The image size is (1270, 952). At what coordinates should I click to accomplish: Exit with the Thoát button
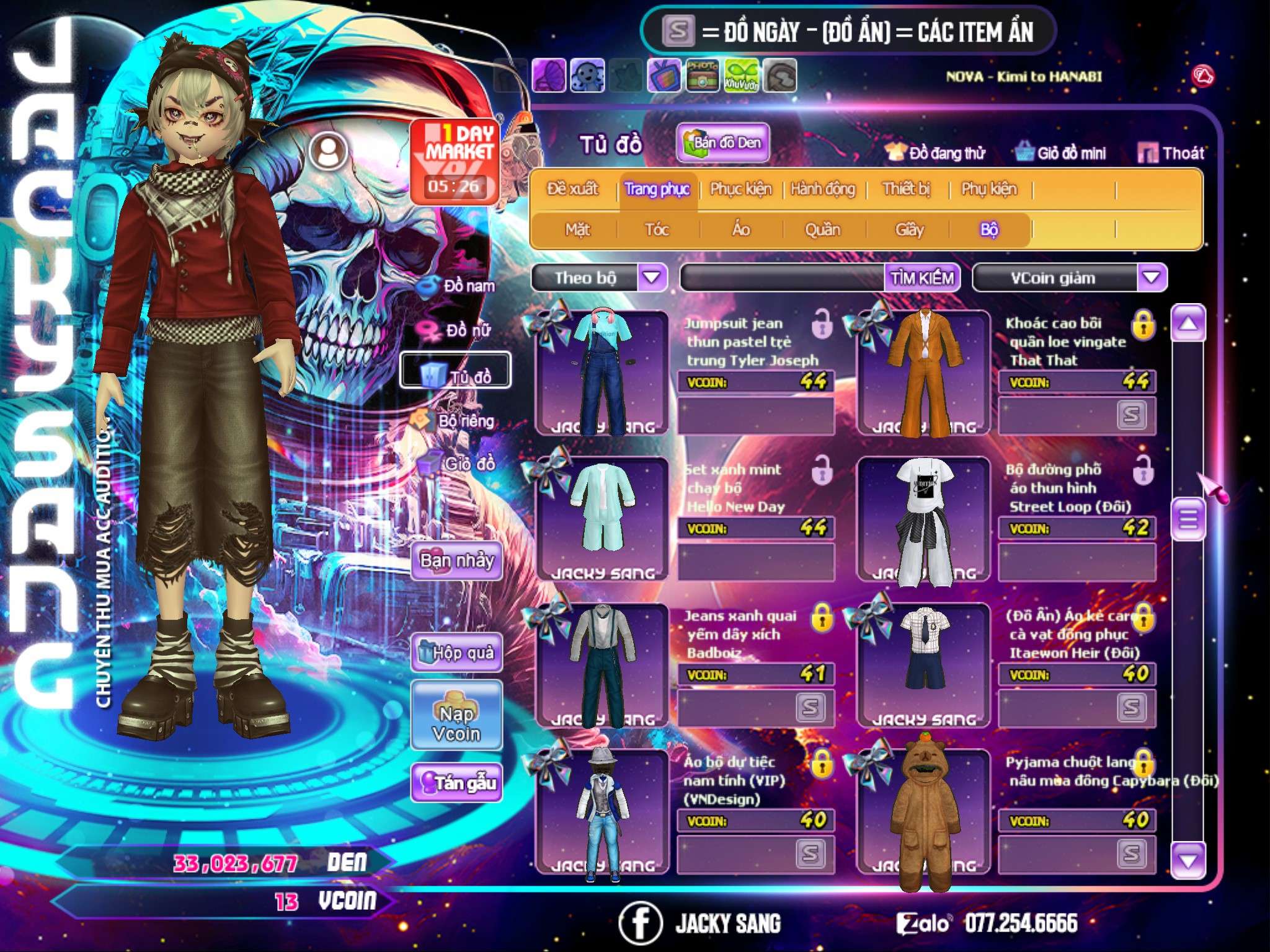click(1171, 152)
